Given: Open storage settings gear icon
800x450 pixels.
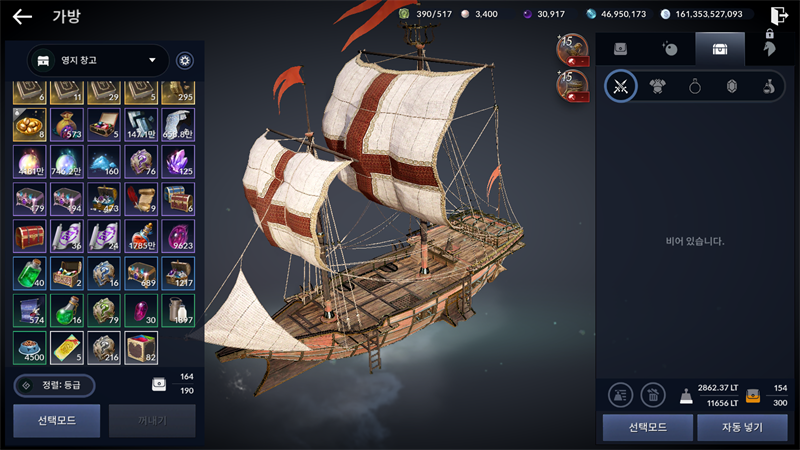Looking at the screenshot, I should coord(185,60).
